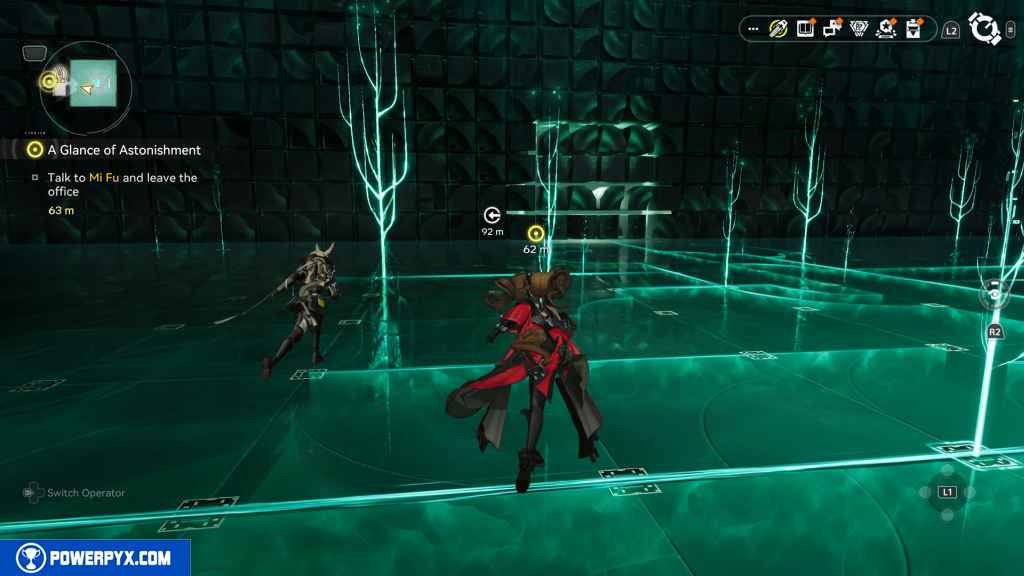The image size is (1024, 576).
Task: Open the book journal icon
Action: [805, 29]
